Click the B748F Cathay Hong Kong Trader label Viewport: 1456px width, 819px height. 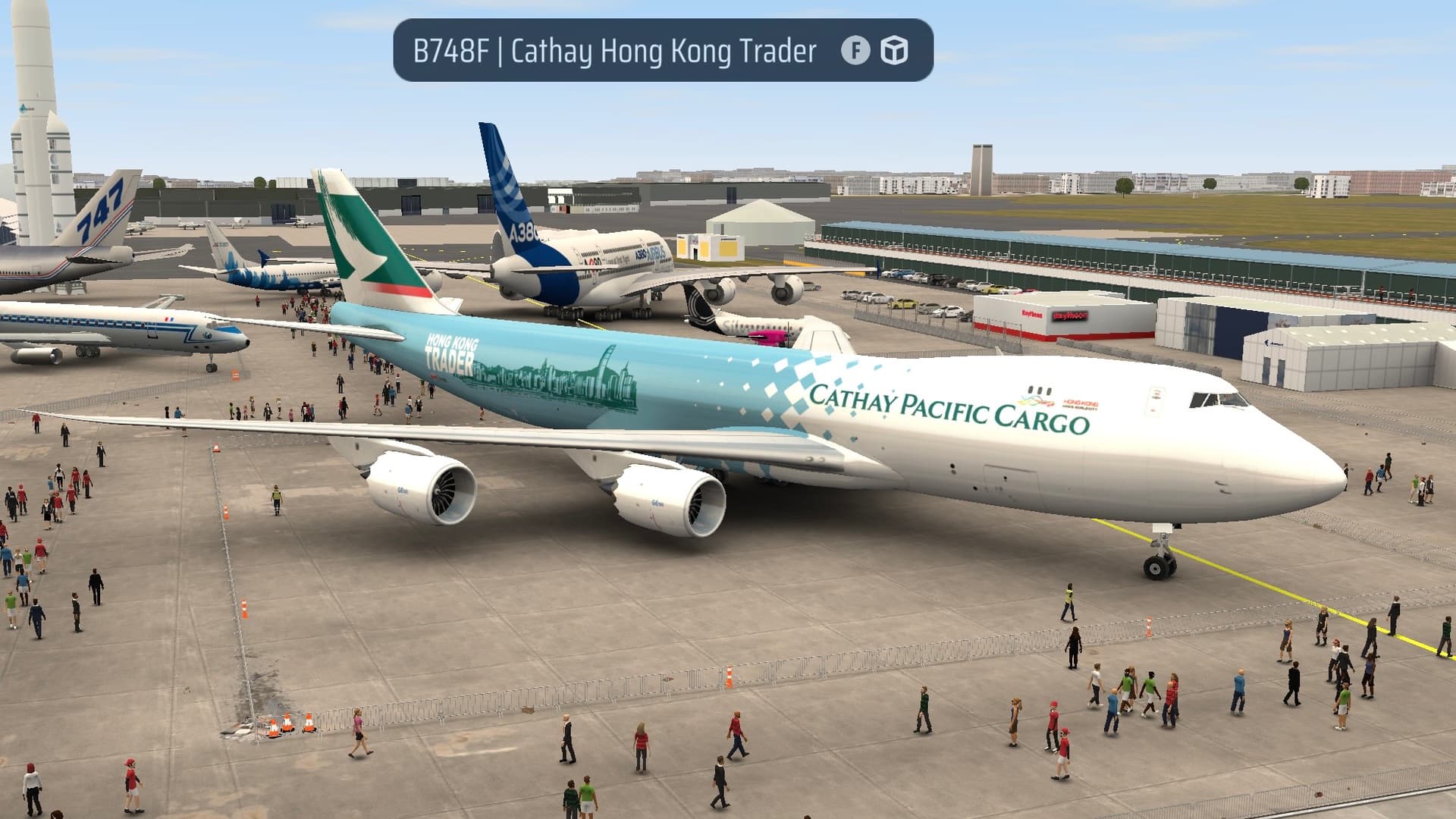tap(614, 51)
